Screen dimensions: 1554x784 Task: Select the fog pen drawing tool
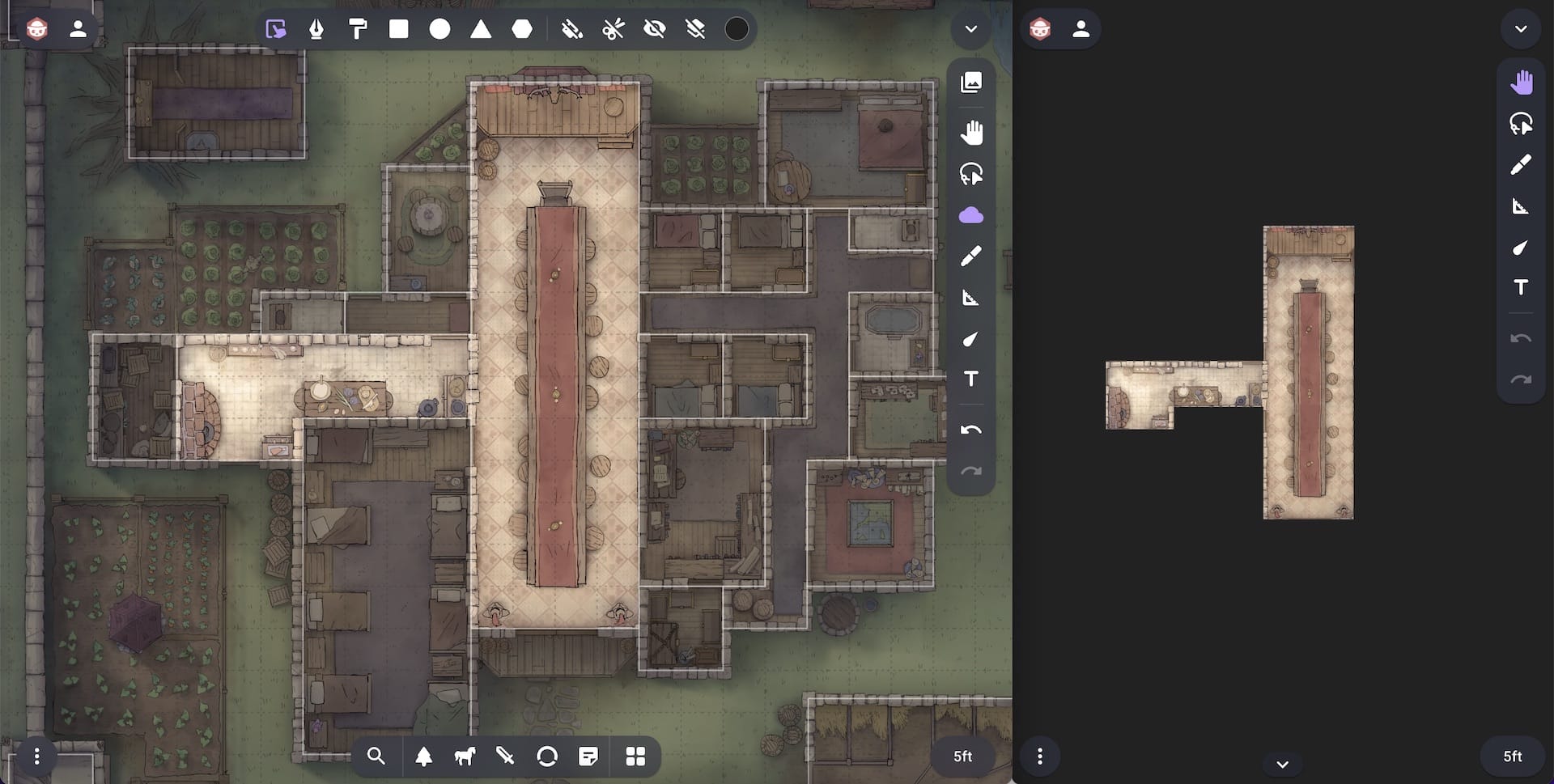point(316,29)
